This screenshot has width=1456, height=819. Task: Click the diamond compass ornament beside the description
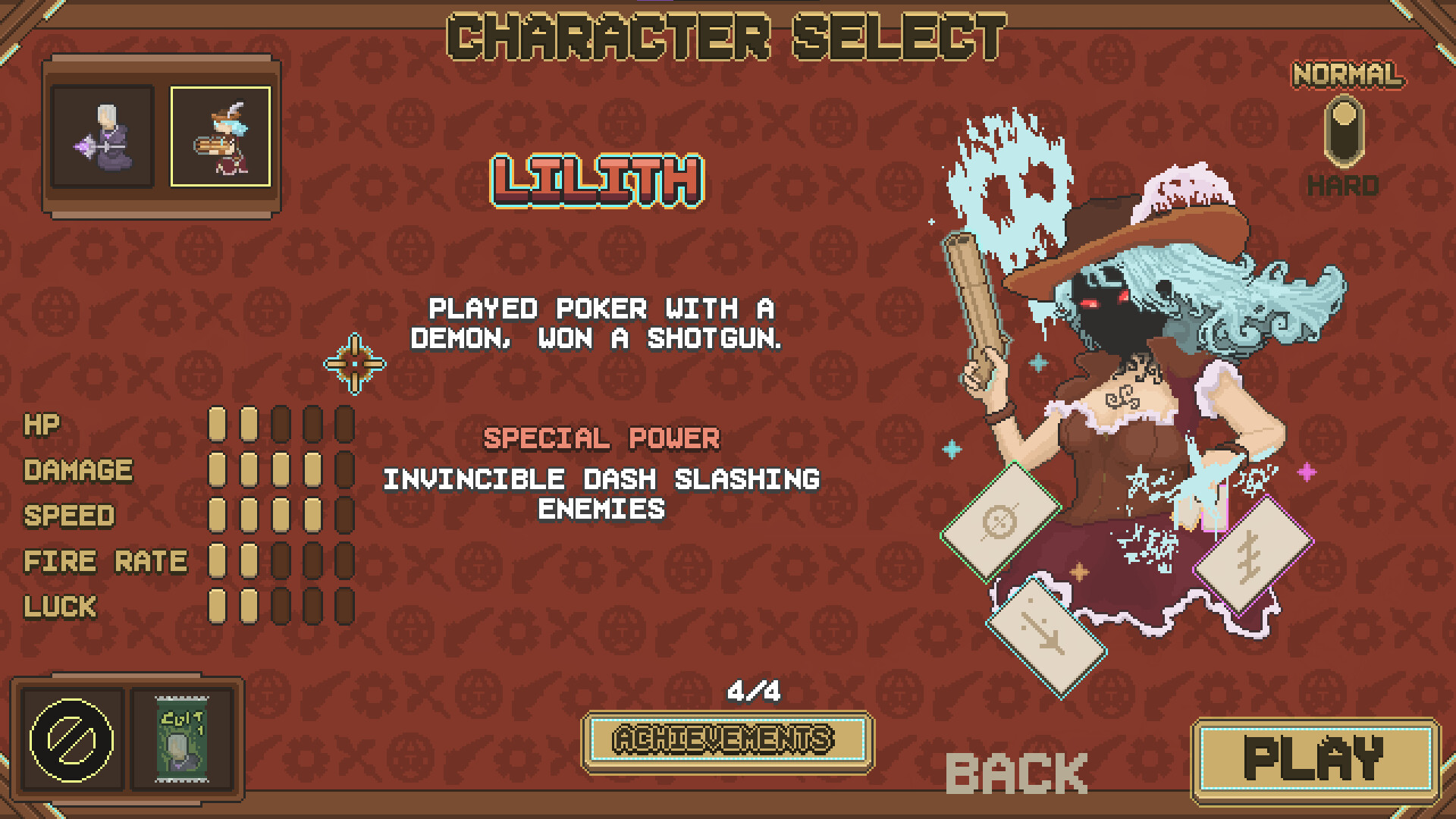355,364
